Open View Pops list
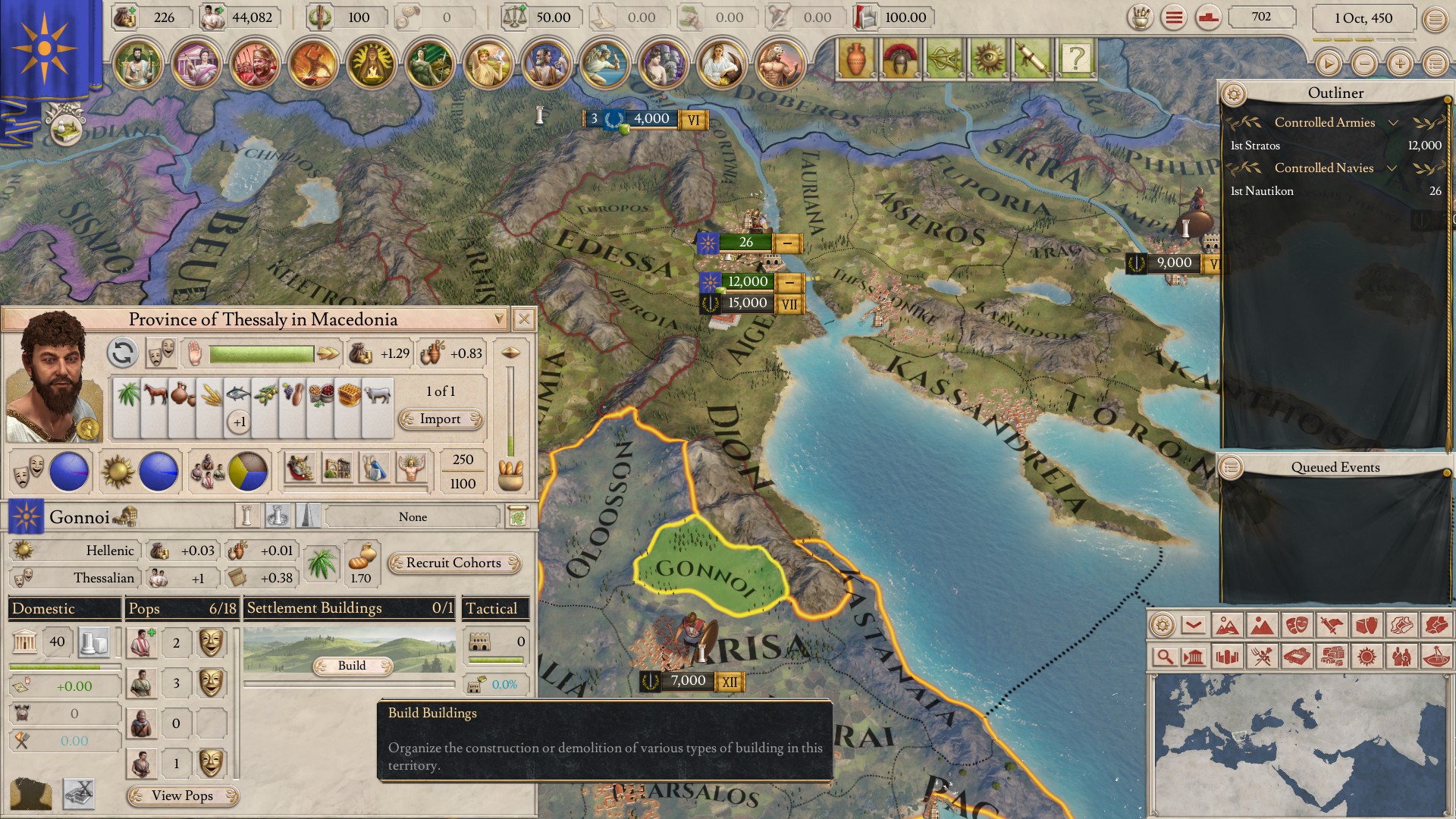Image resolution: width=1456 pixels, height=819 pixels. (x=182, y=795)
